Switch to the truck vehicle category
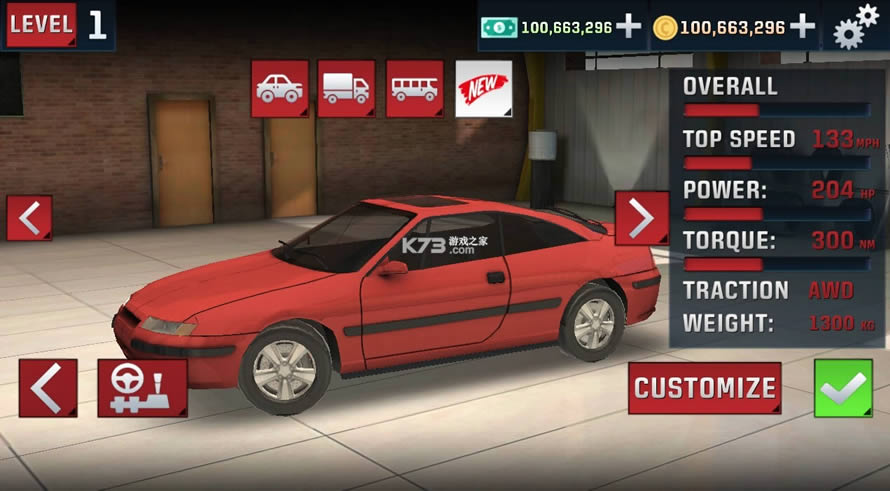890x491 pixels. [x=346, y=88]
